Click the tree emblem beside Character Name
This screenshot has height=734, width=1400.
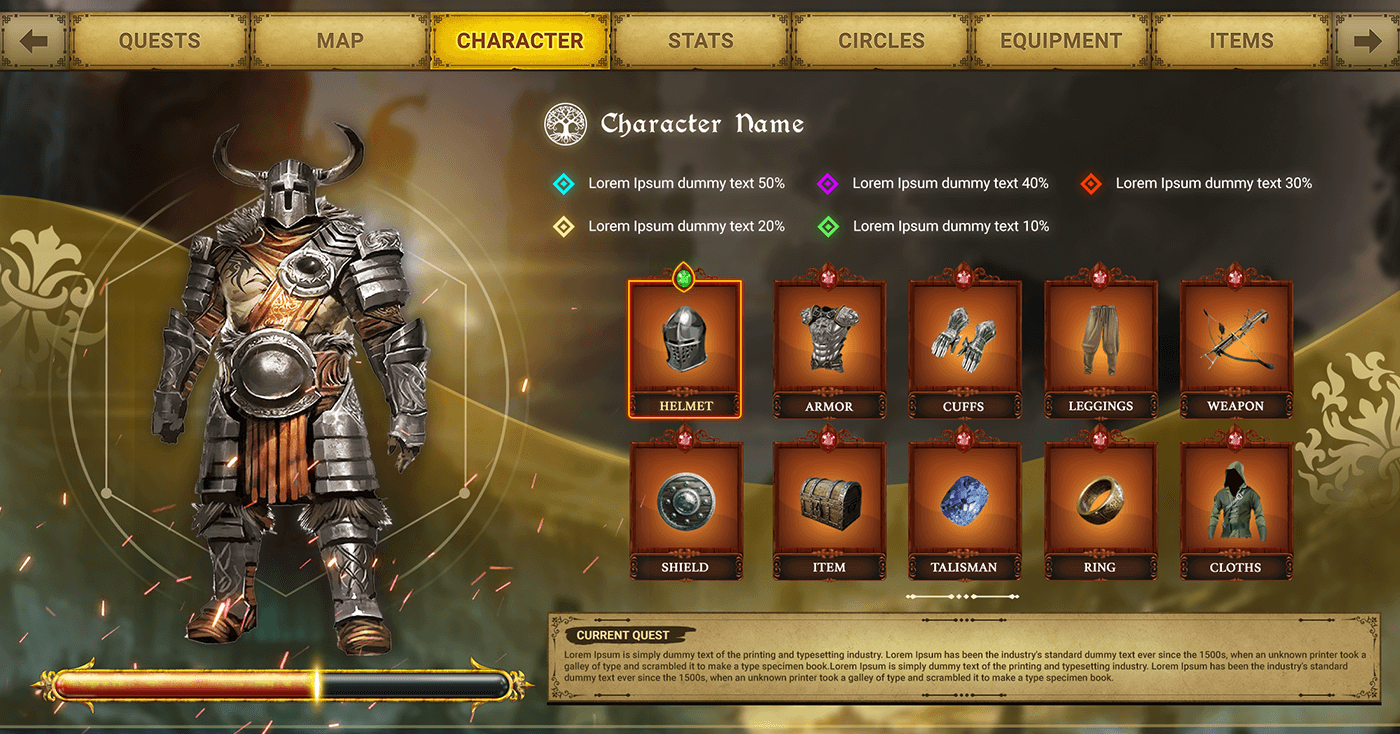point(565,124)
